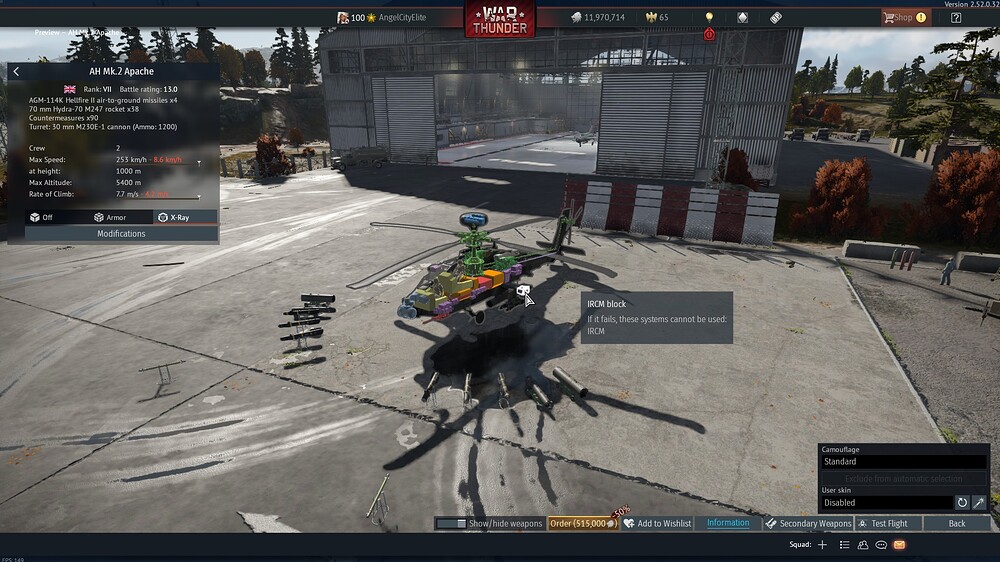Open the Information link
The image size is (1000, 562).
[x=728, y=523]
